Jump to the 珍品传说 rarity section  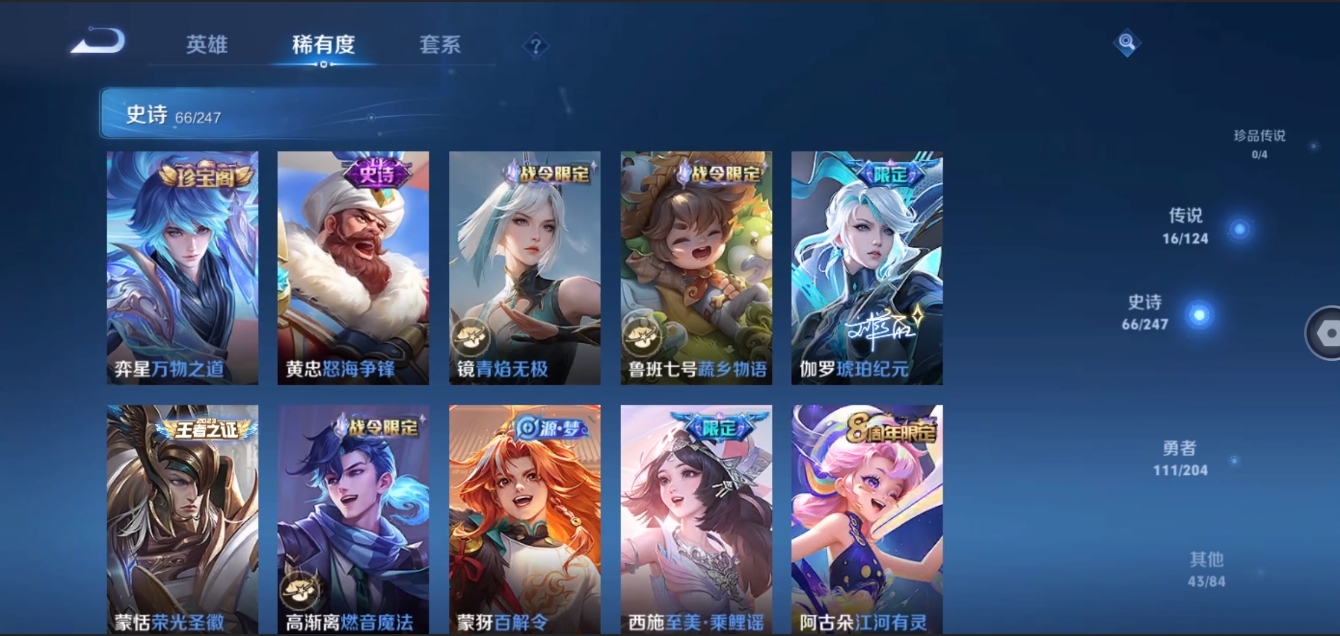pyautogui.click(x=1260, y=143)
